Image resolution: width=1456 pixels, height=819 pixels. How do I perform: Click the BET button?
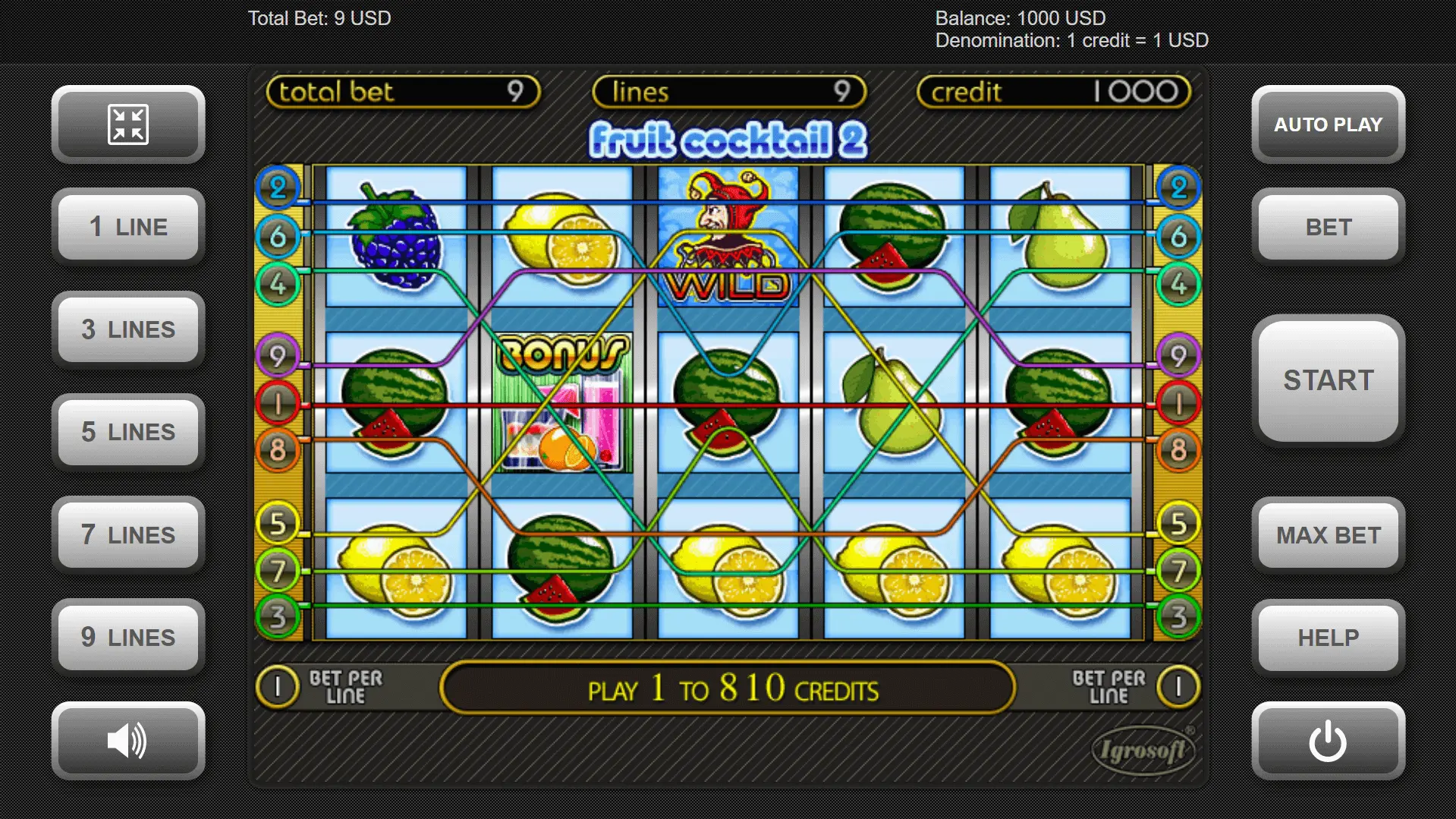(x=1328, y=227)
